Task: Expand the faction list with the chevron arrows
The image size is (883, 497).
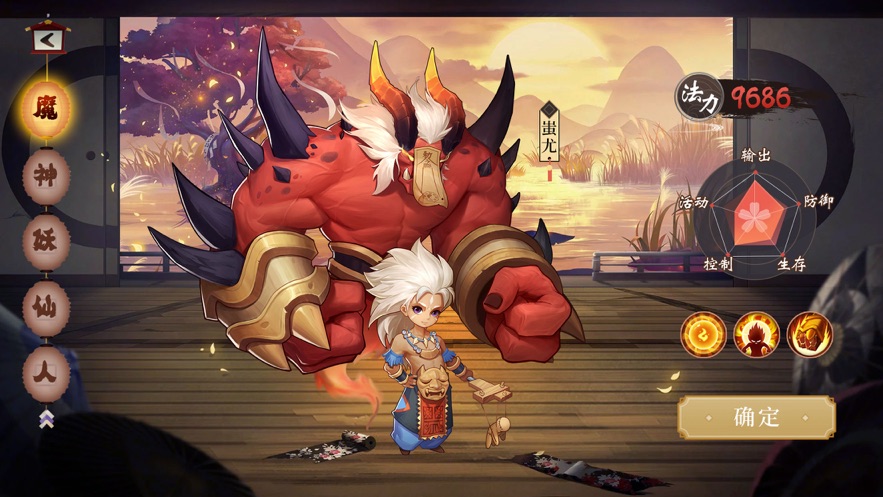Action: coord(46,419)
